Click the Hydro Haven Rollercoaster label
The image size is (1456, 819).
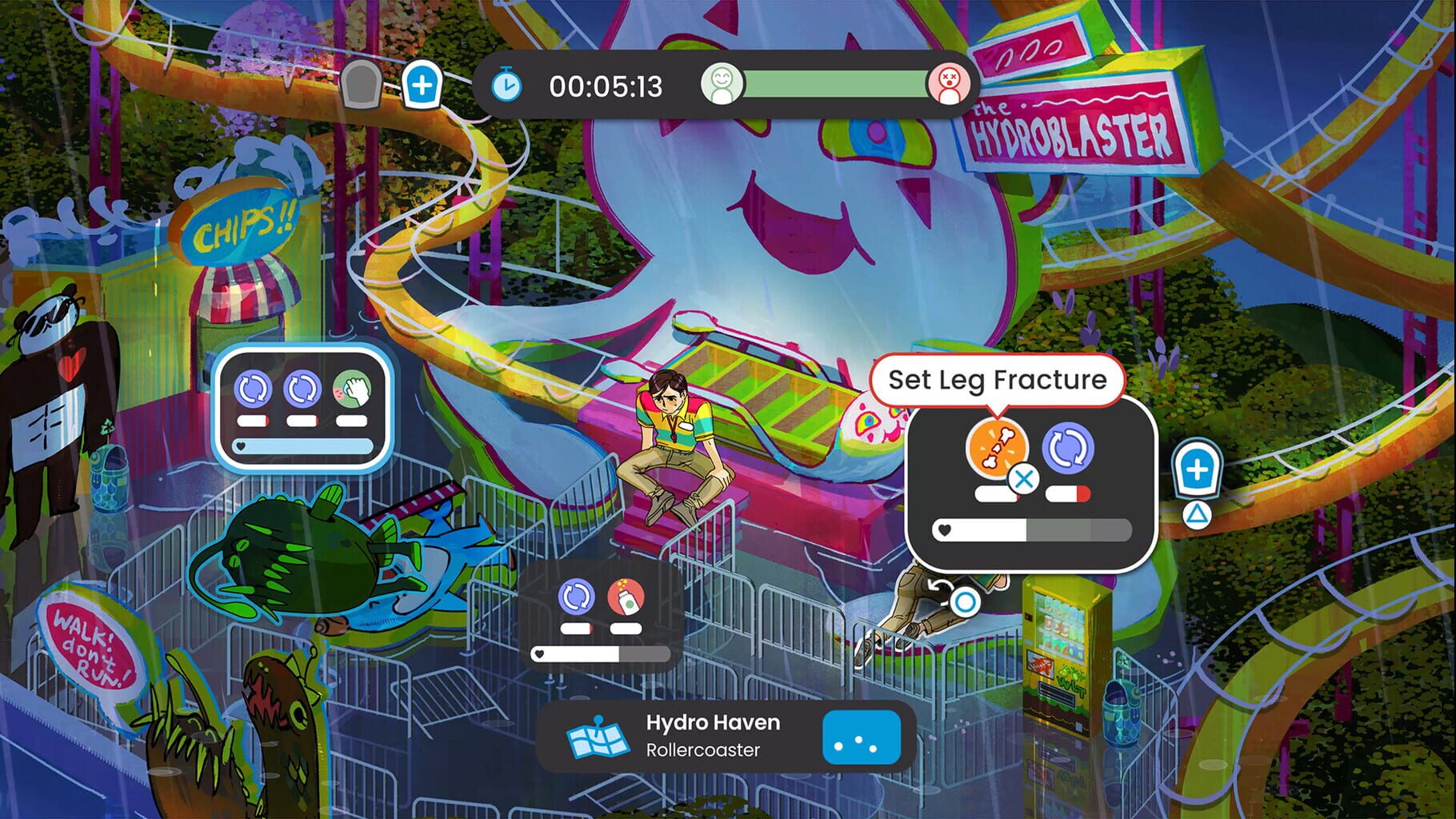click(x=713, y=734)
